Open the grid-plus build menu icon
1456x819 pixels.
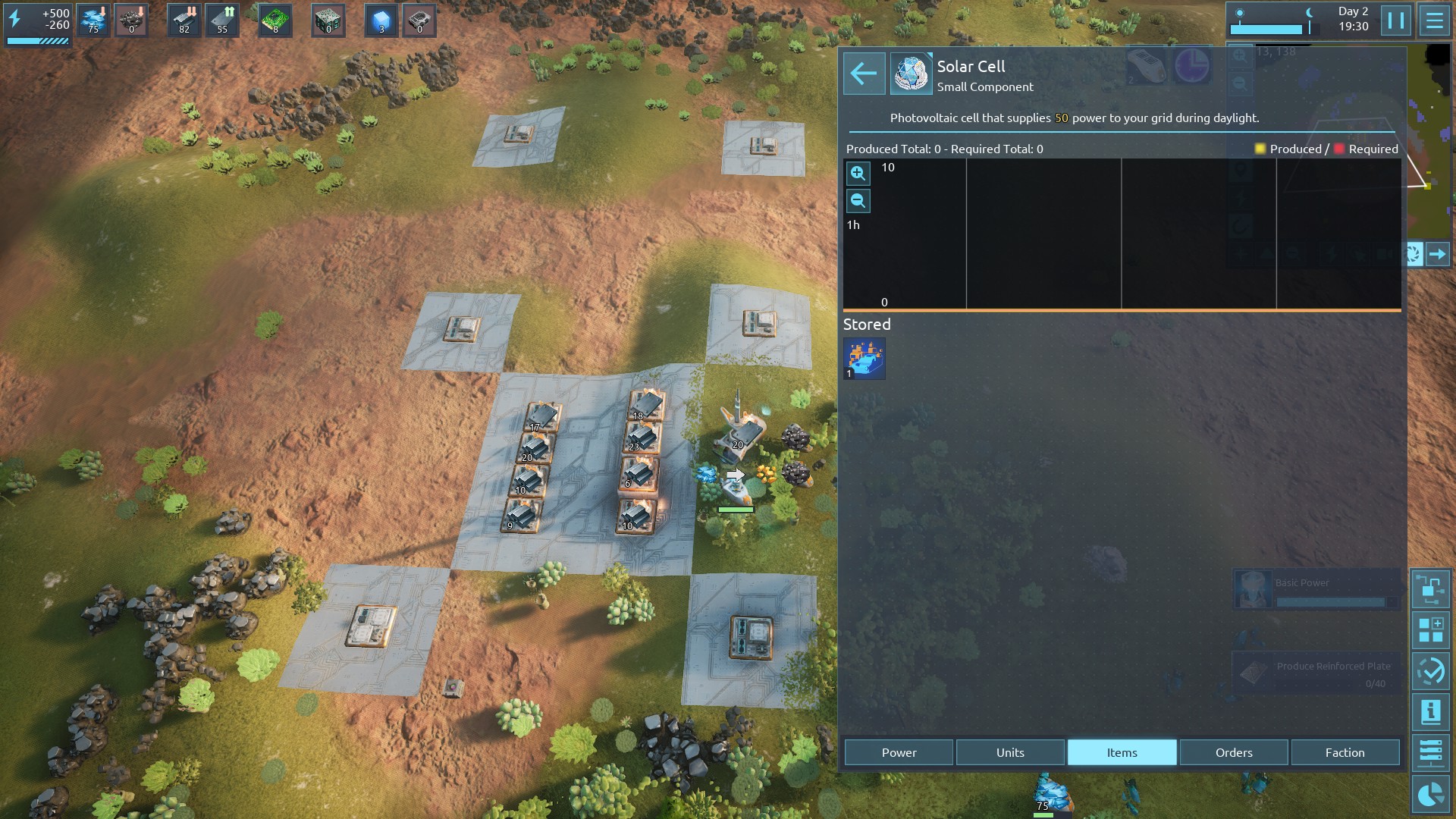pos(1430,630)
